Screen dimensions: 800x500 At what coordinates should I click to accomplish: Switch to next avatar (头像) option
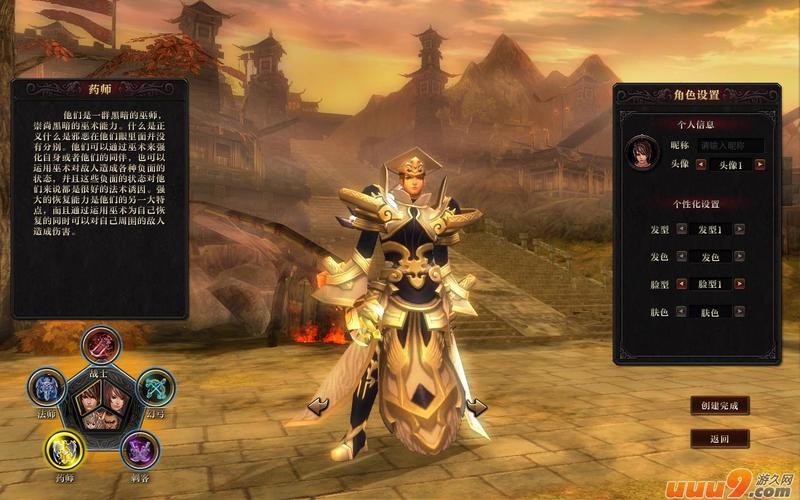coord(760,164)
